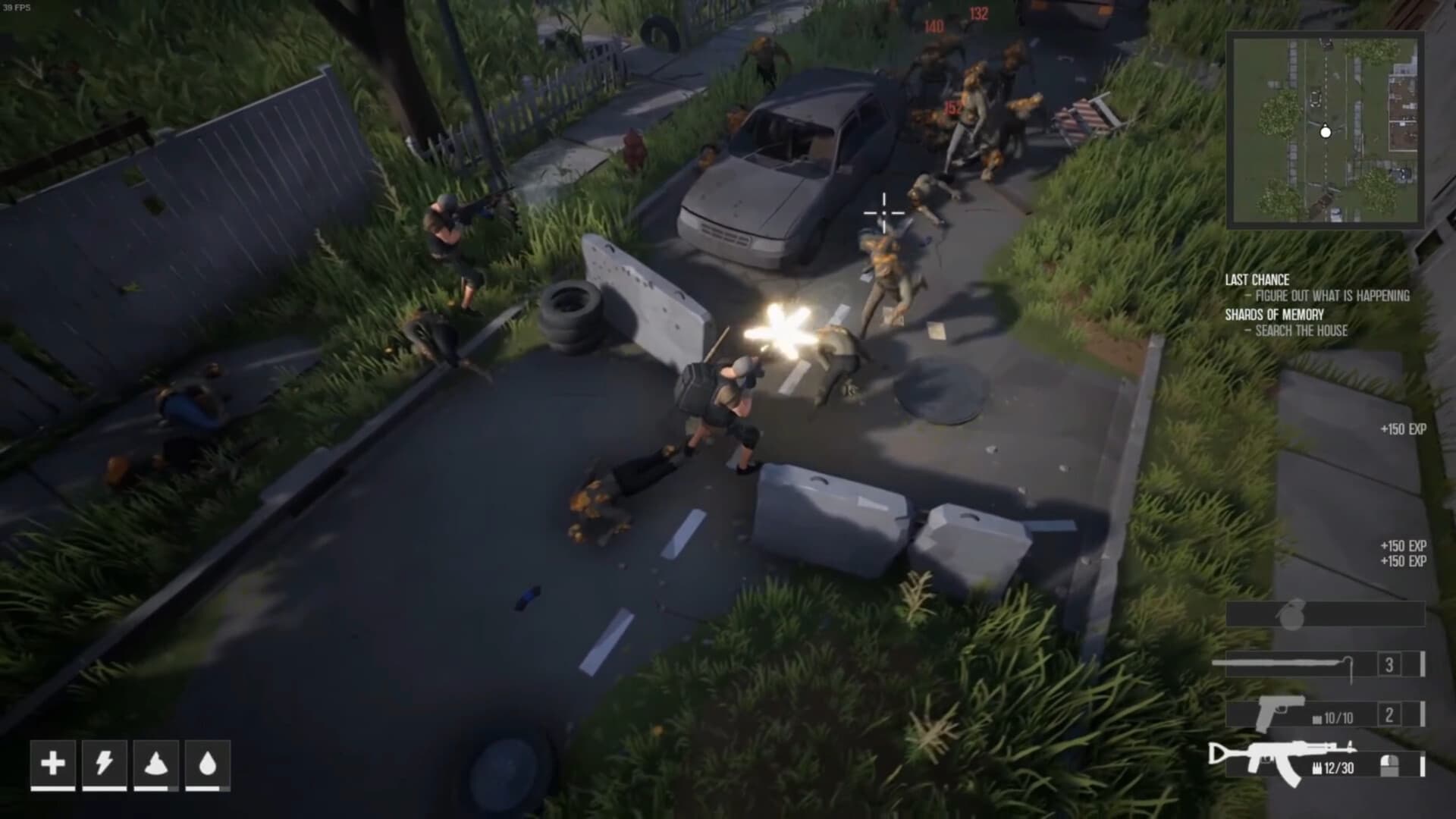Click the lightning energy stat icon
The width and height of the screenshot is (1456, 819).
pyautogui.click(x=105, y=766)
